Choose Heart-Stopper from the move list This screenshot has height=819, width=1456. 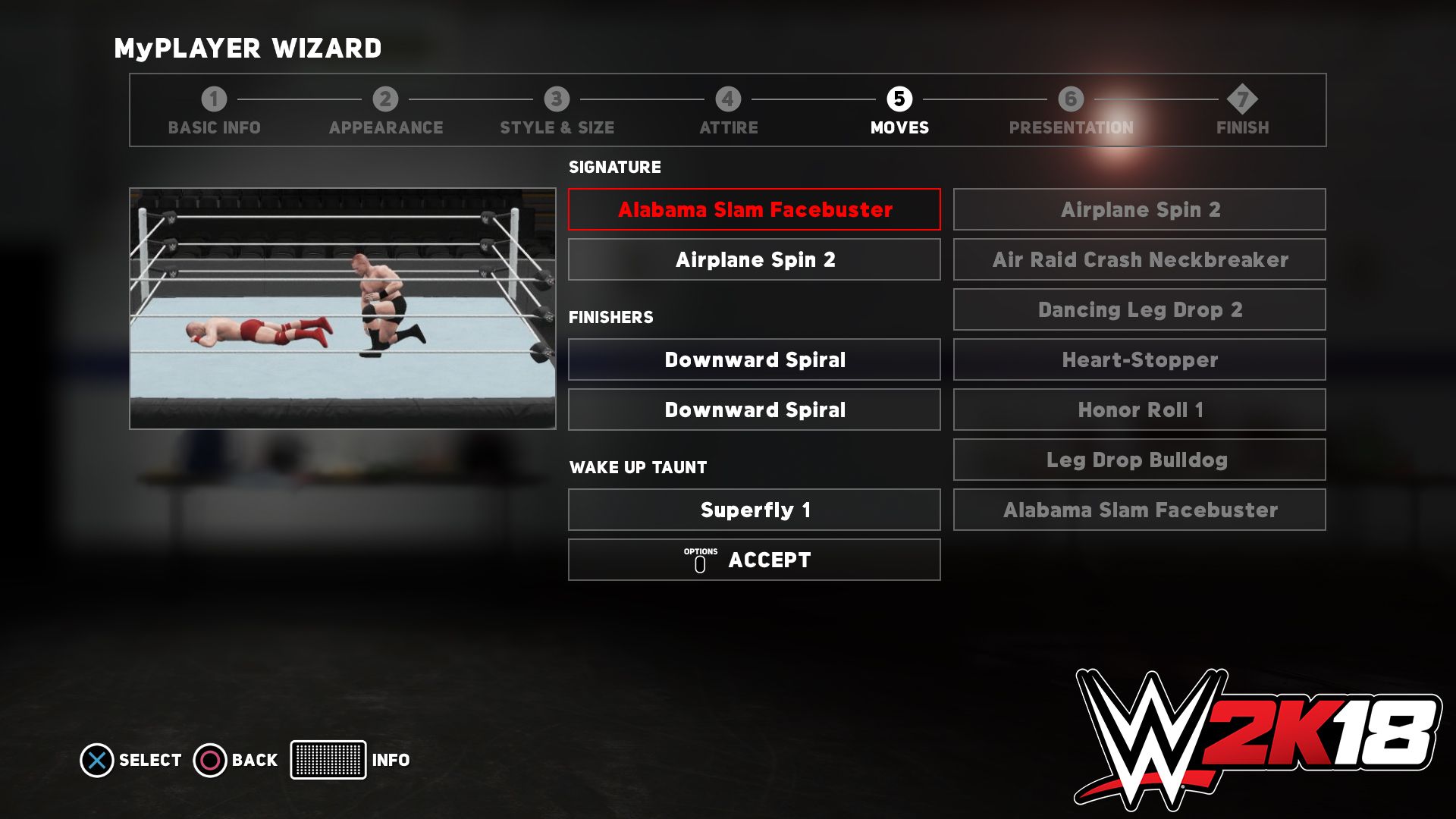pos(1138,359)
